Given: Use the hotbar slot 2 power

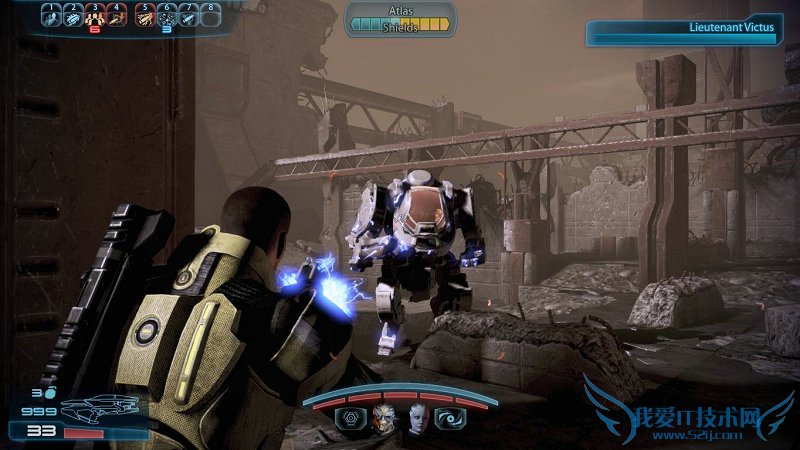Looking at the screenshot, I should click(x=73, y=18).
